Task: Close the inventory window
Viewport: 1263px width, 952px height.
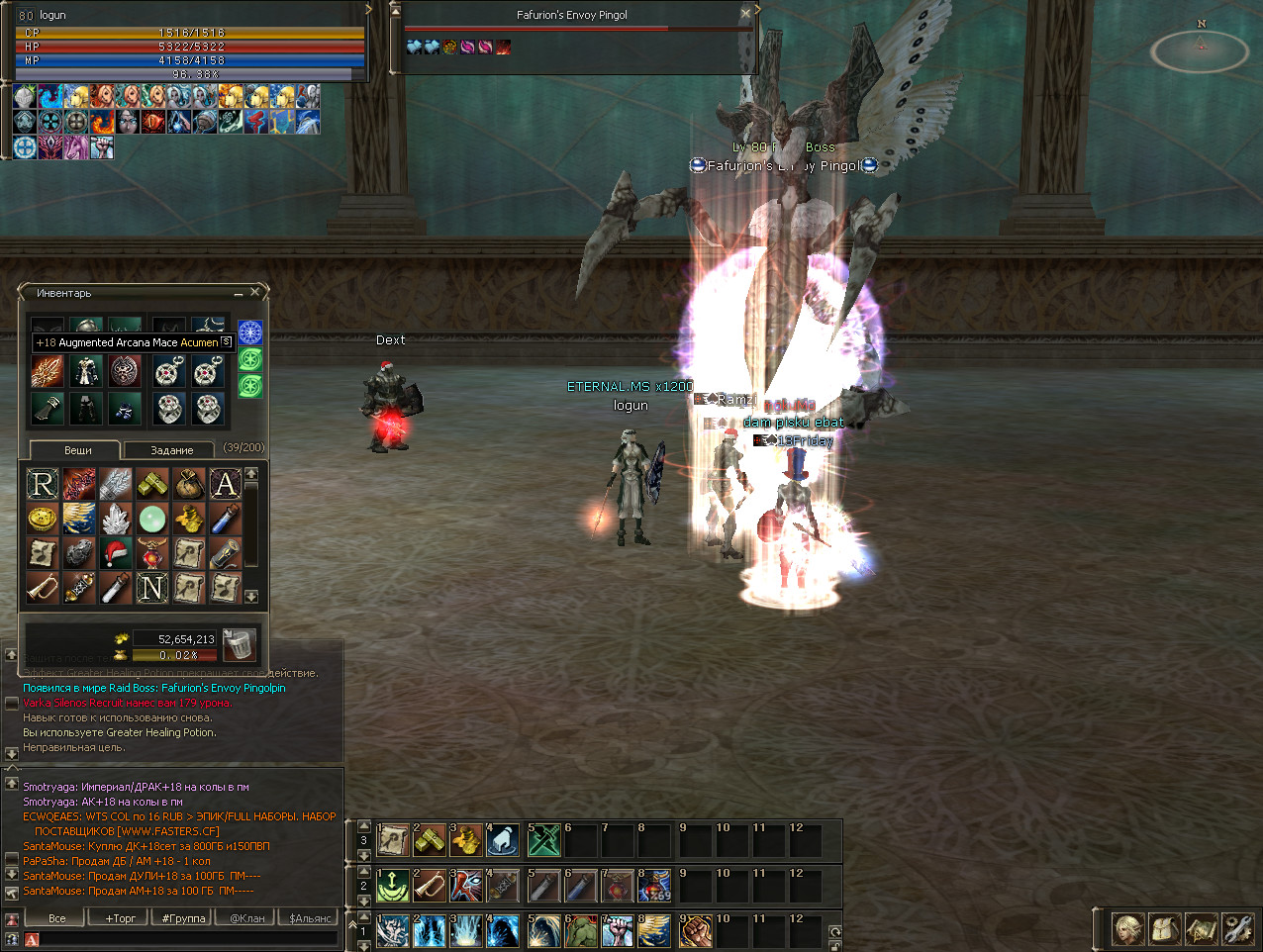Action: (254, 293)
